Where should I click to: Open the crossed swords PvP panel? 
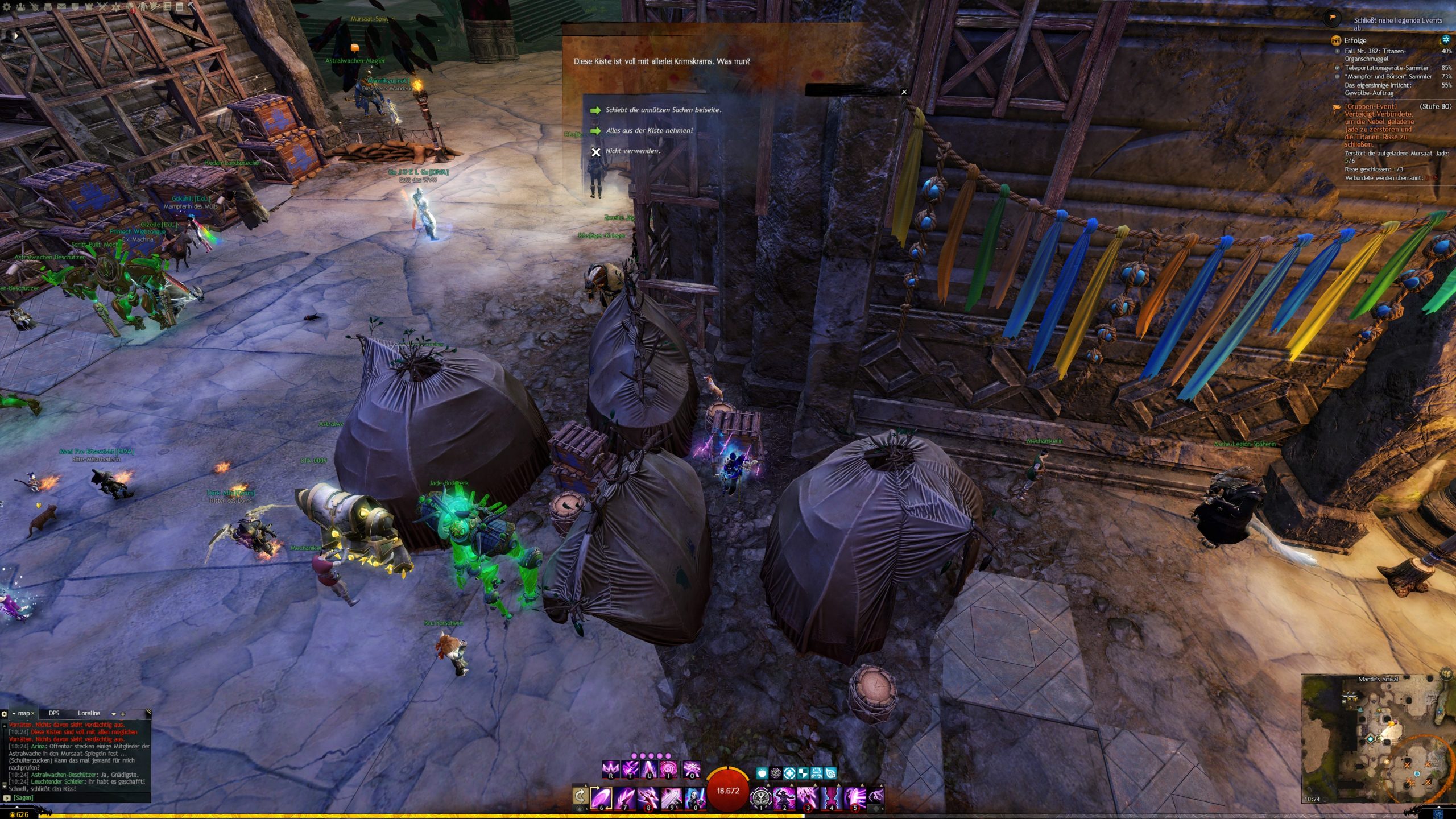(x=102, y=7)
